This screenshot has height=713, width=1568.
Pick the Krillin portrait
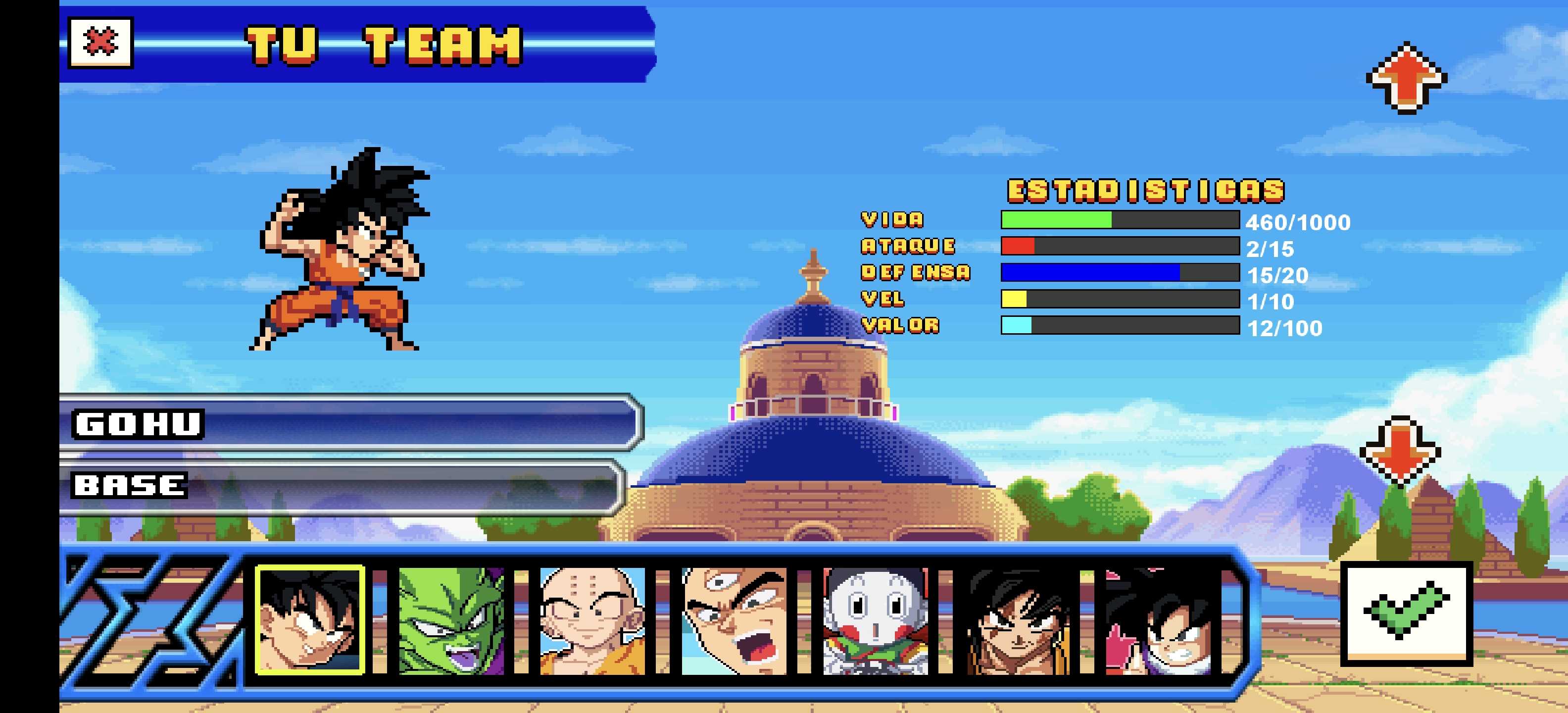click(592, 620)
